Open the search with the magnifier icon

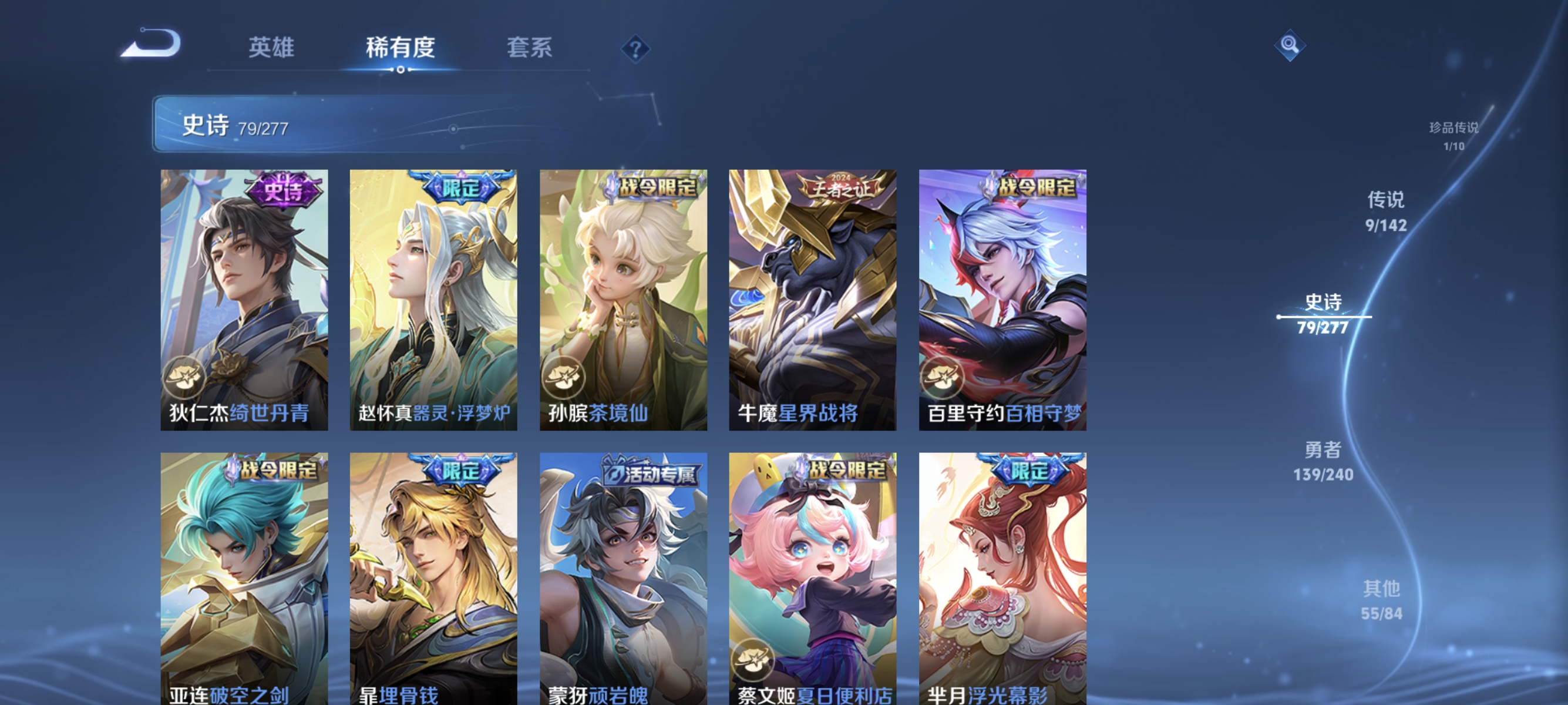tap(1290, 46)
